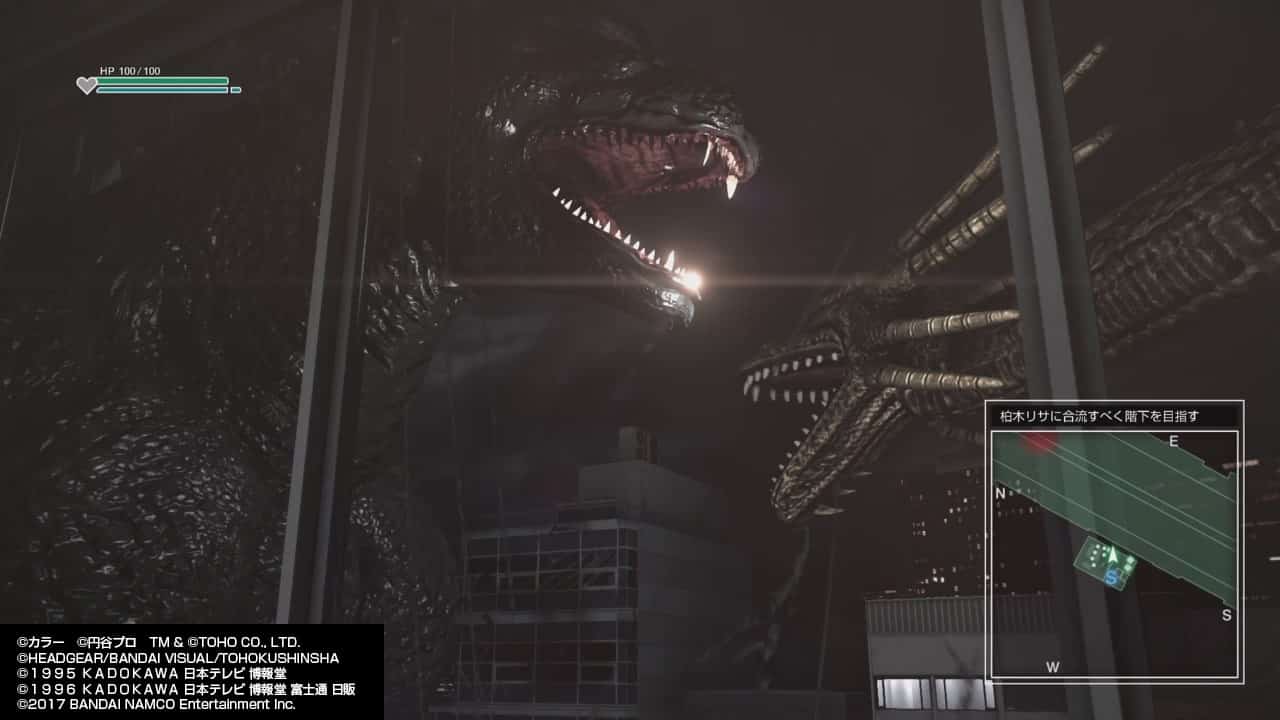
Task: Click the player arrow marker on the minimap
Action: point(1112,555)
